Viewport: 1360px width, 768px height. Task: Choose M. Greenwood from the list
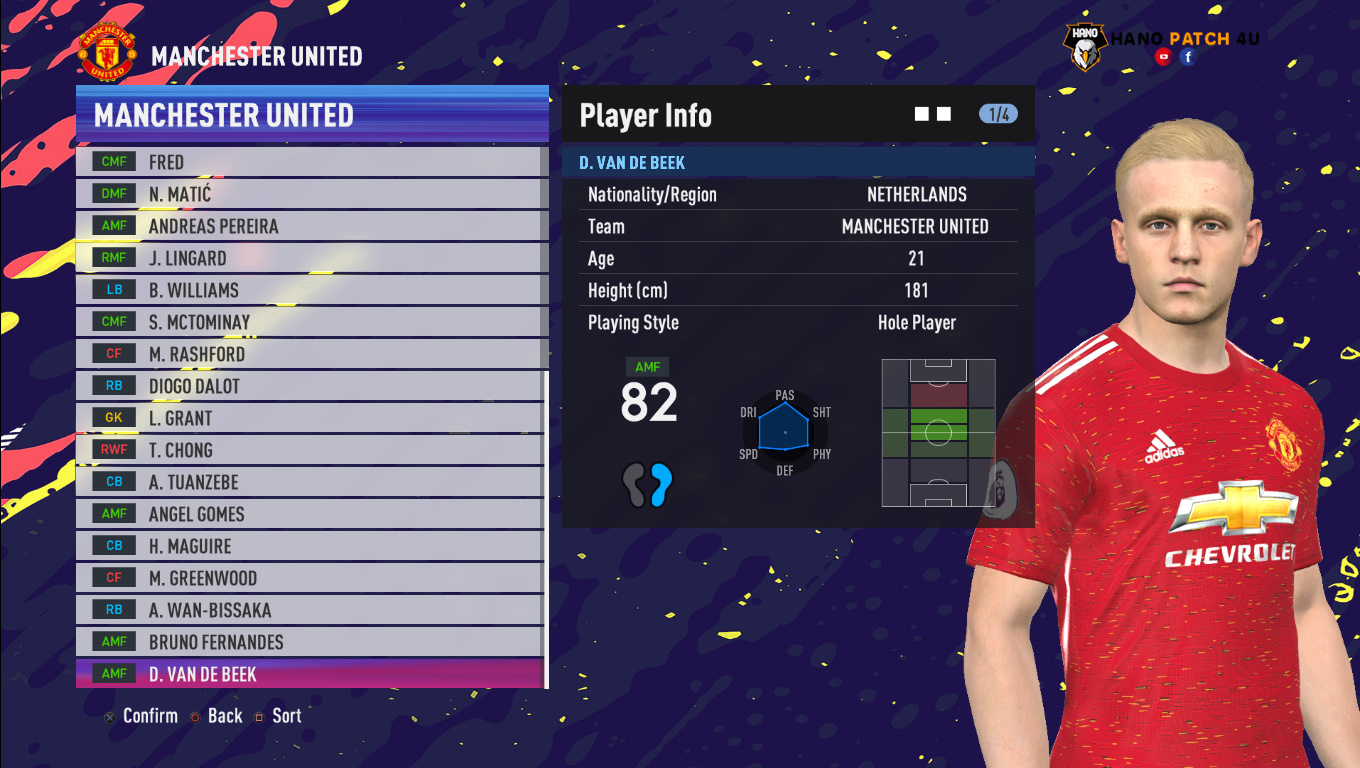310,578
